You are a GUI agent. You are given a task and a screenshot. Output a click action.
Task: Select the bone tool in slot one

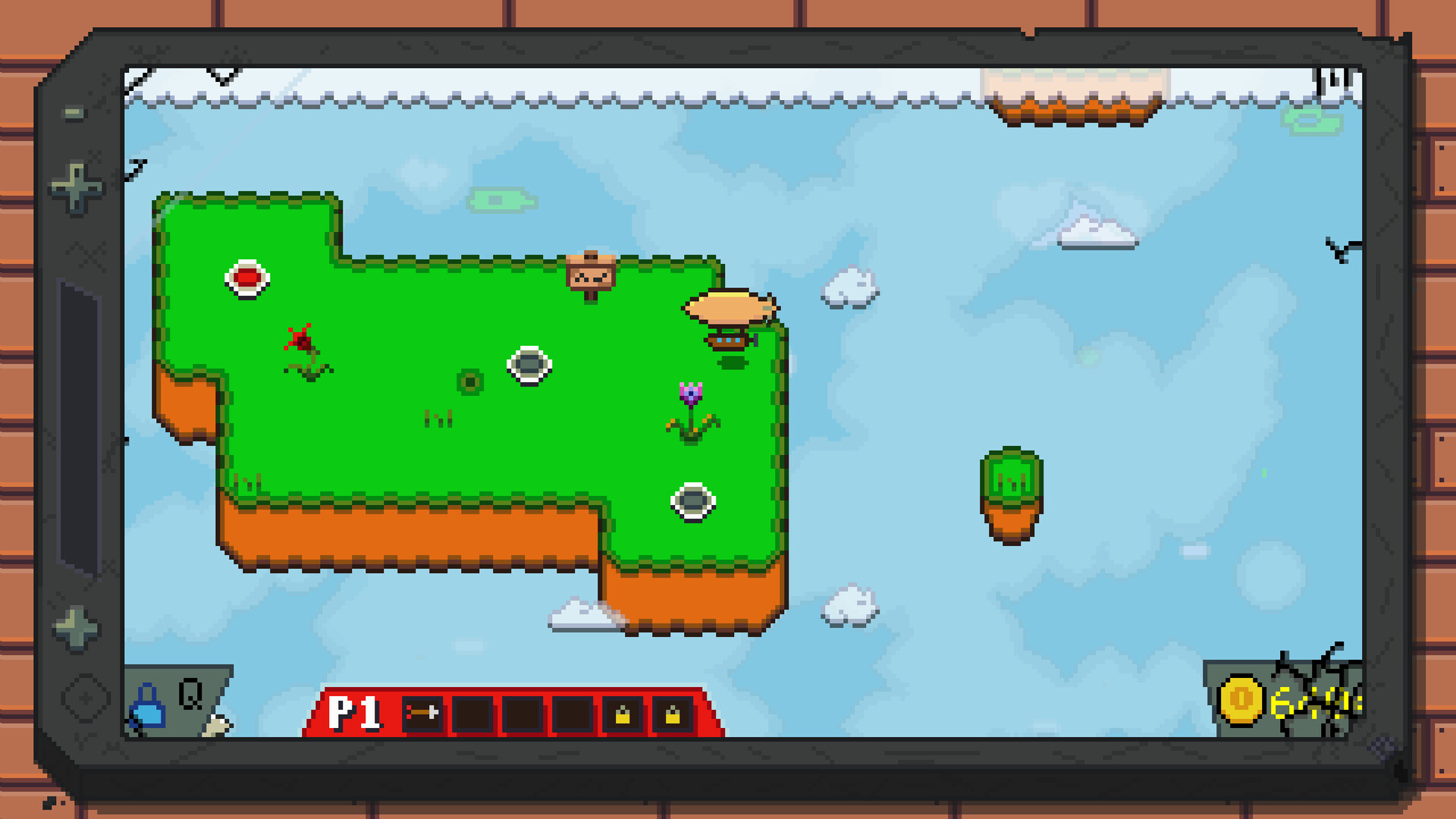point(423,714)
